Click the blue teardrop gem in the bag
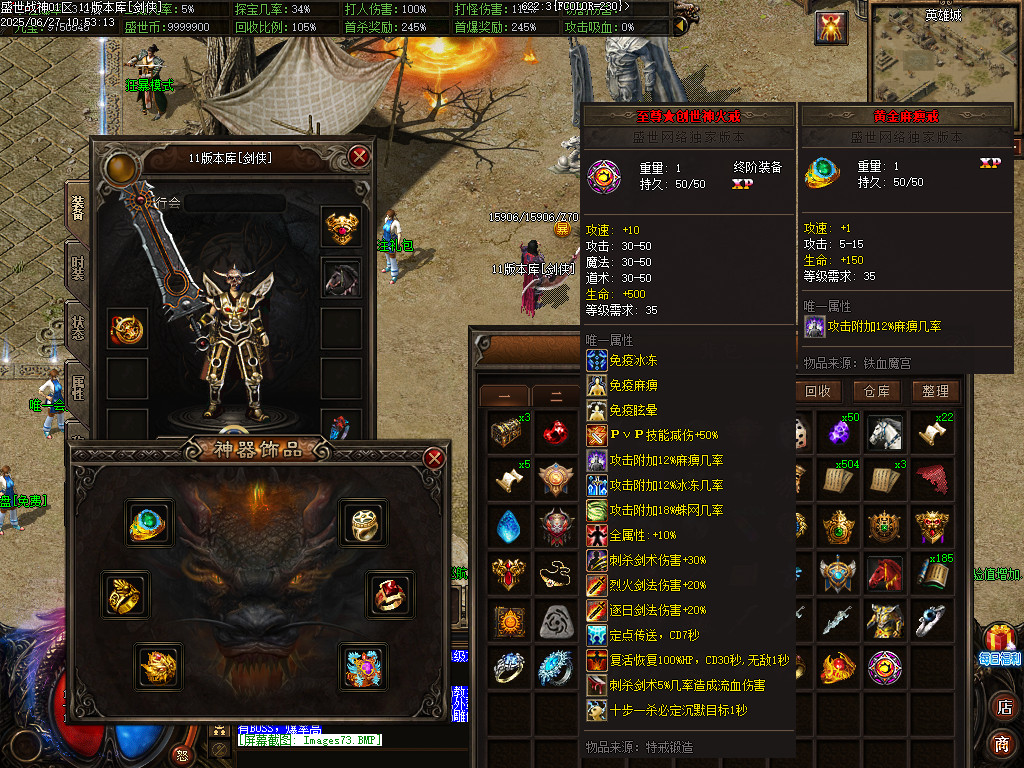This screenshot has width=1024, height=768. pyautogui.click(x=510, y=525)
